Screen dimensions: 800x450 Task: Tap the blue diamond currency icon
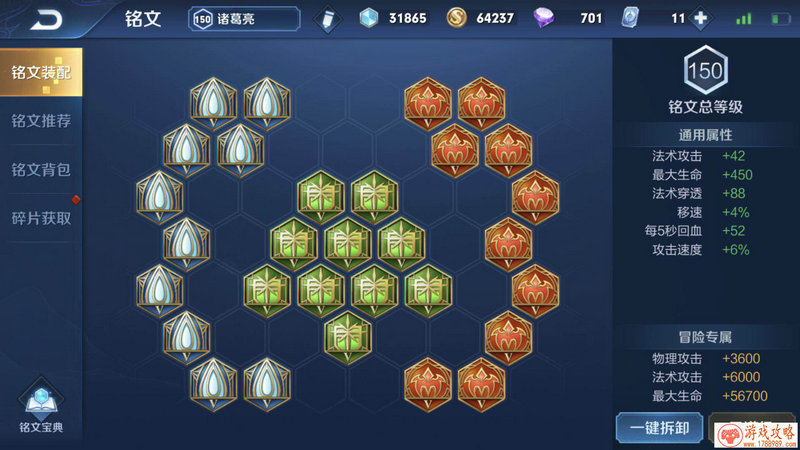(x=369, y=18)
